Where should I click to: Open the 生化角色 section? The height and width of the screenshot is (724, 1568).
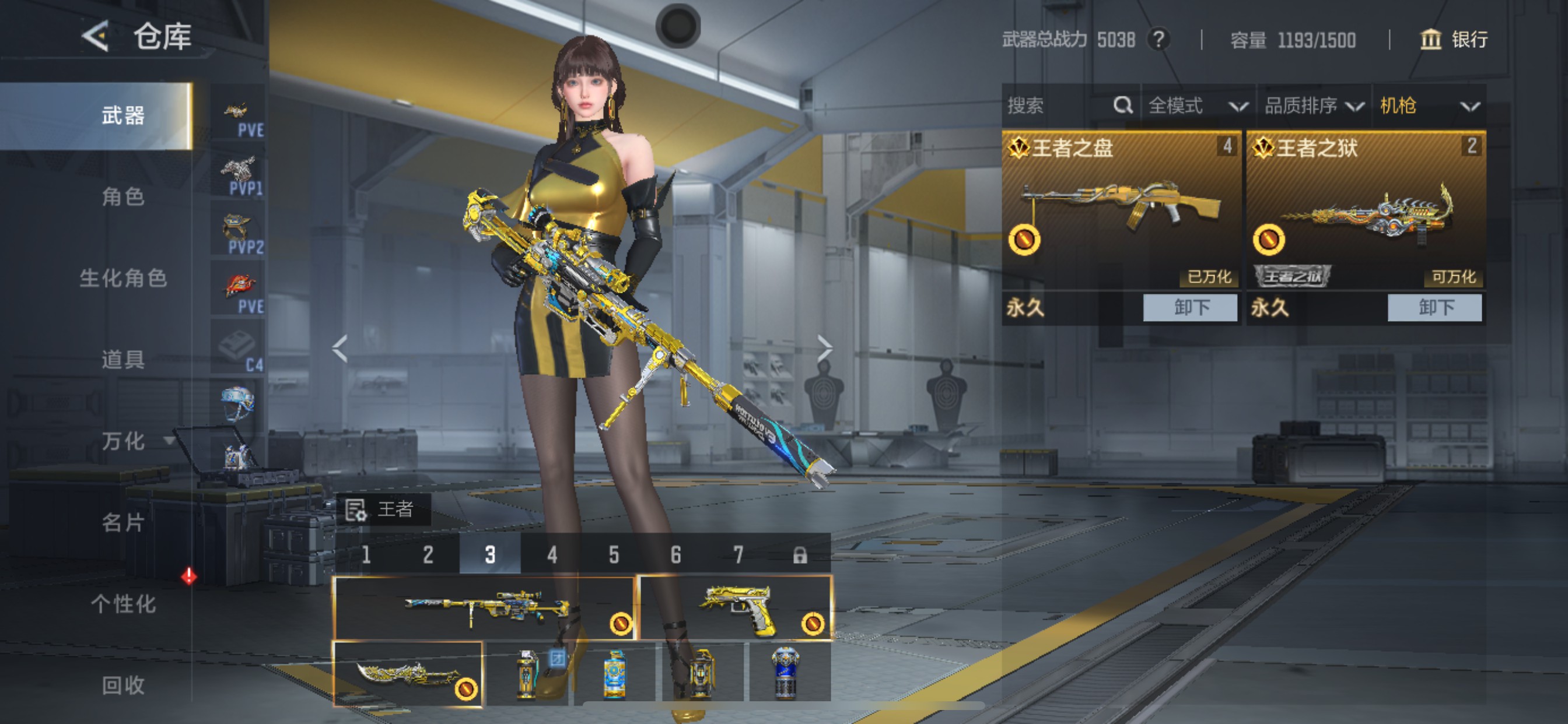pyautogui.click(x=123, y=278)
